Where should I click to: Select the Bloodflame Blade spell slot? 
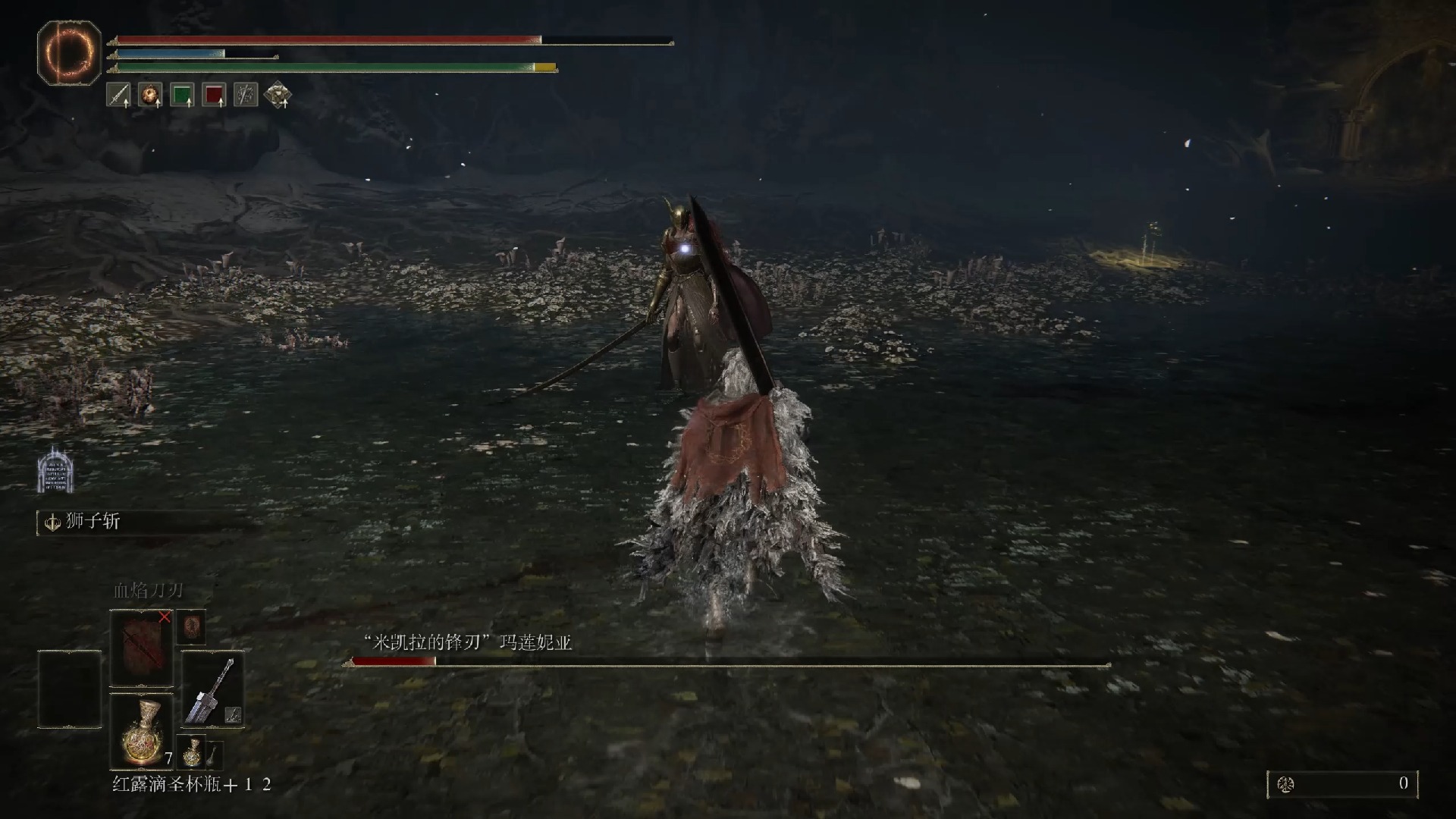point(142,648)
